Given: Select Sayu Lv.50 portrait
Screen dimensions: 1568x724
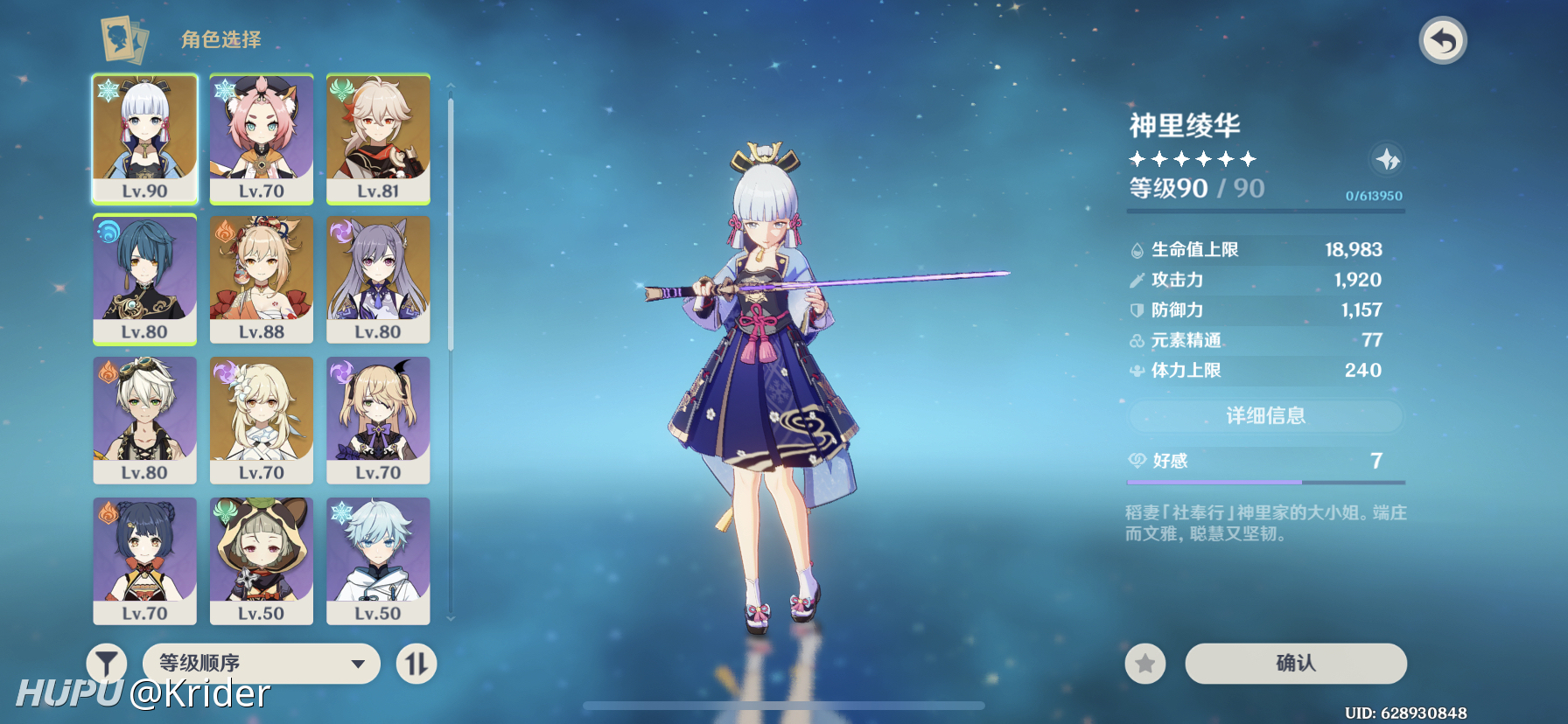Looking at the screenshot, I should pos(262,560).
